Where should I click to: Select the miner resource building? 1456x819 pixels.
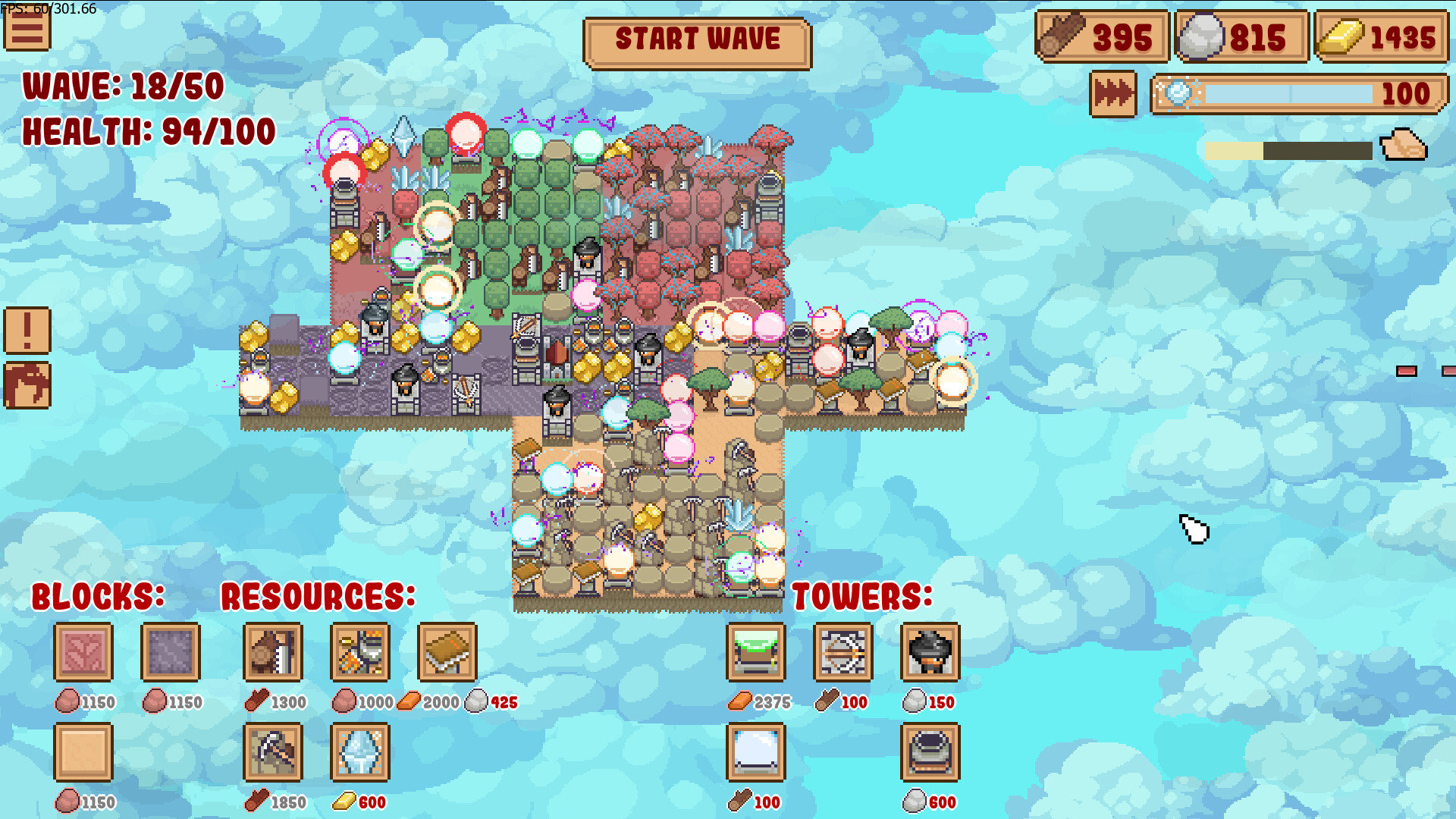(360, 653)
